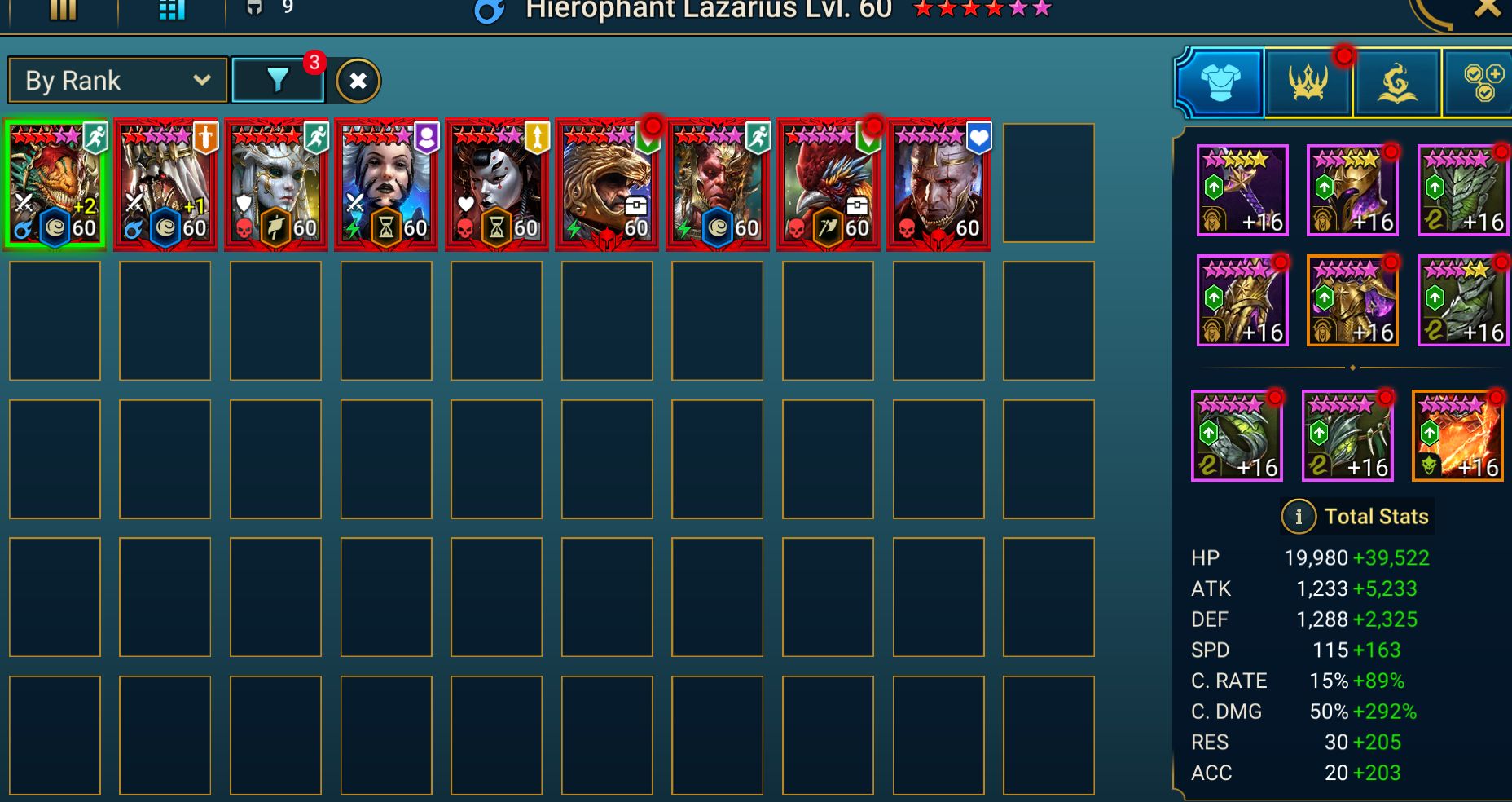Select the green-highlighted lizardman champion
Image resolution: width=1512 pixels, height=802 pixels.
(55, 184)
